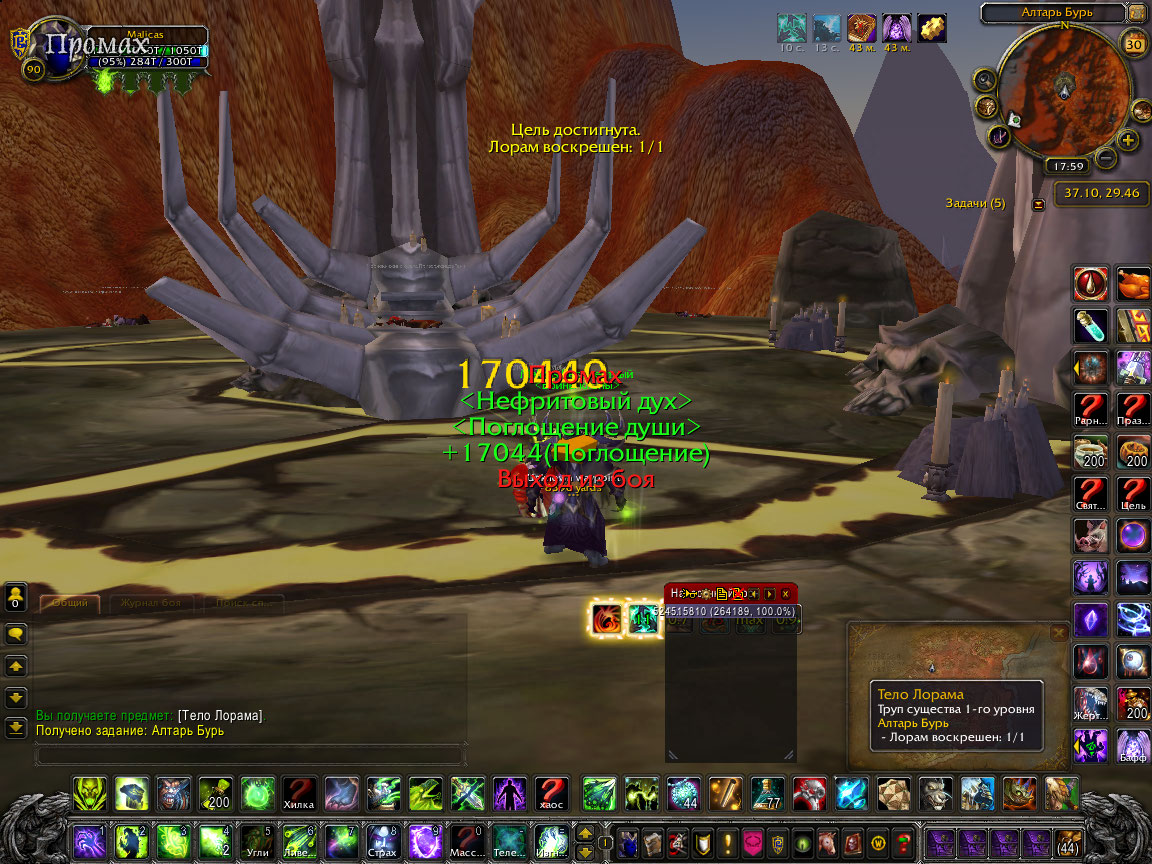
Task: Click the Цель macro button
Action: [x=1133, y=493]
